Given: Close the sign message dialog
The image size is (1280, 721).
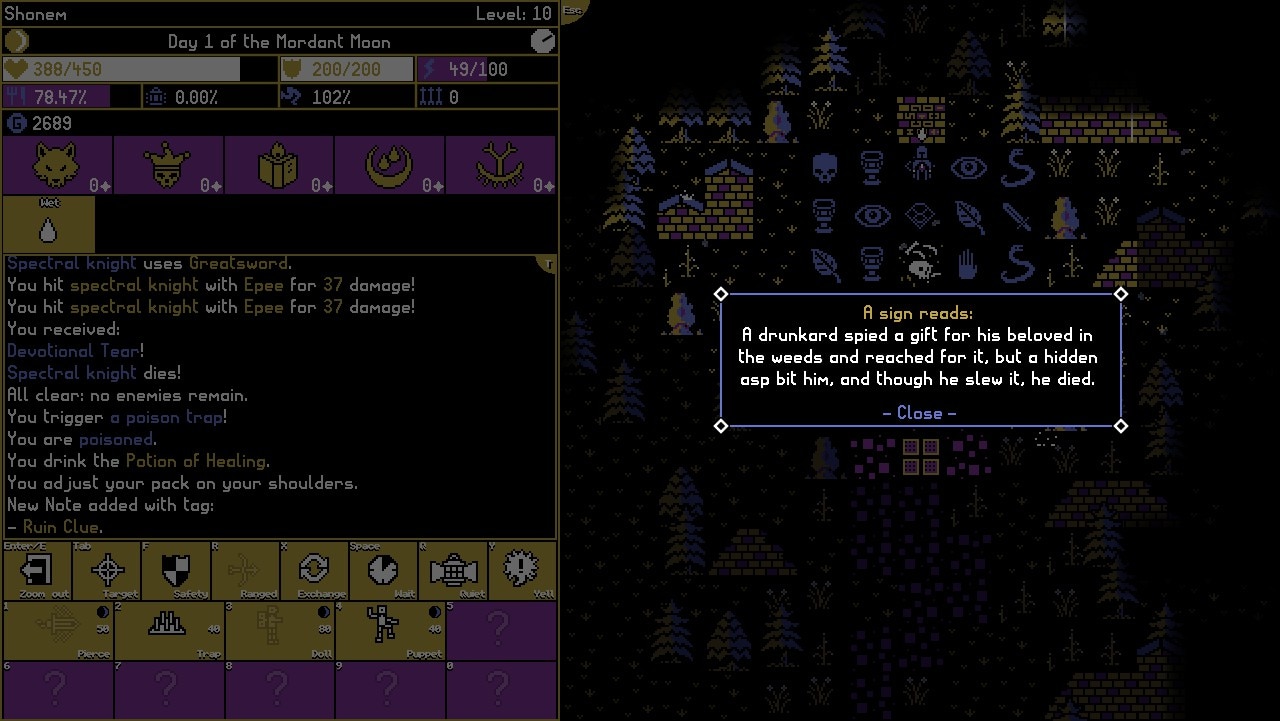Looking at the screenshot, I should pyautogui.click(x=919, y=413).
